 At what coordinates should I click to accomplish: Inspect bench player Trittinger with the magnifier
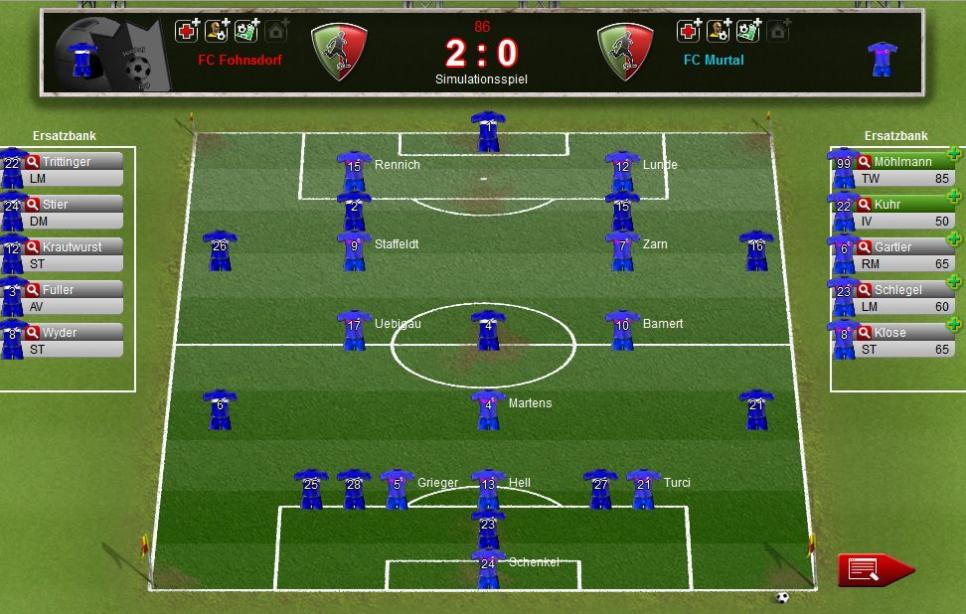click(x=33, y=161)
